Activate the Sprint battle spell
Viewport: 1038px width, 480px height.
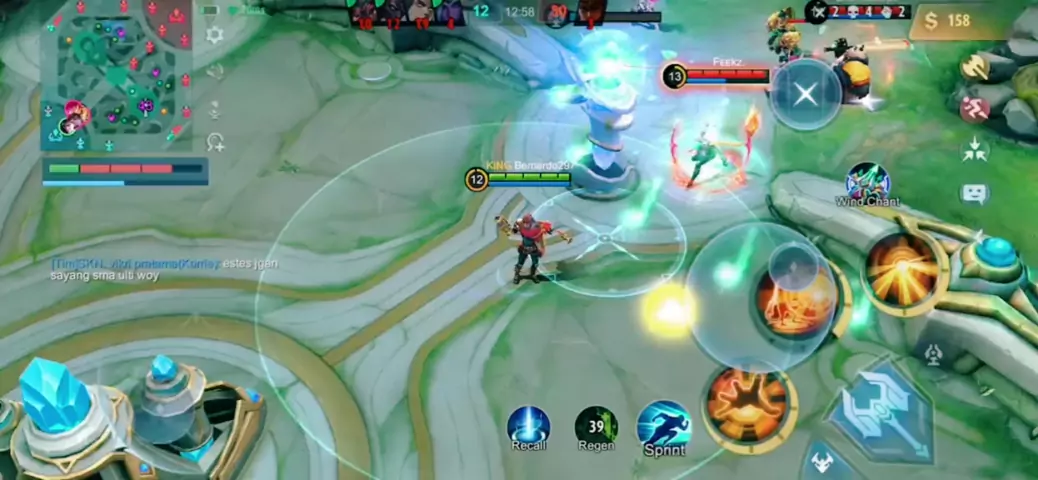pos(664,427)
